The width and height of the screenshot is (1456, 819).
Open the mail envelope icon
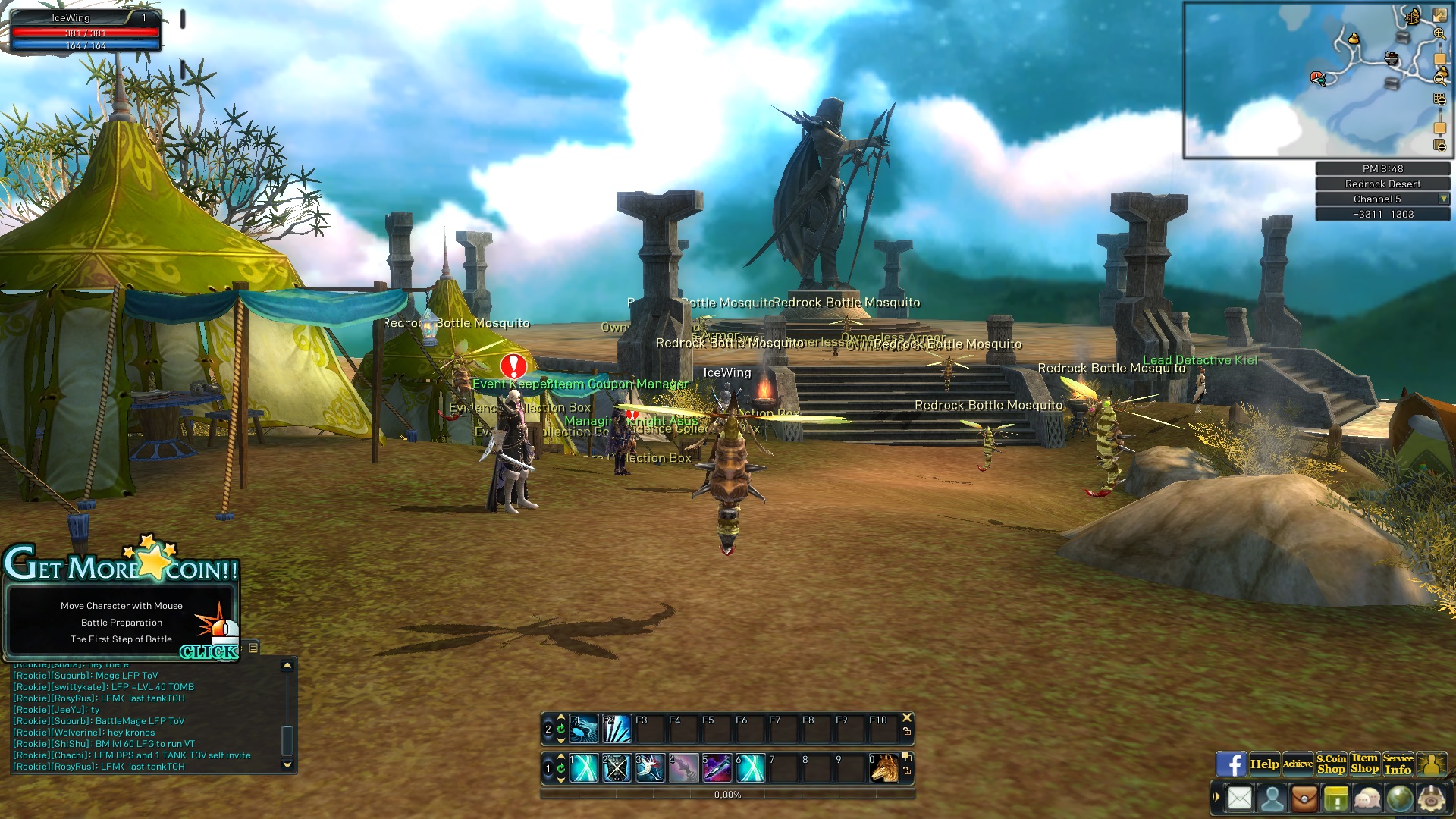point(1240,799)
